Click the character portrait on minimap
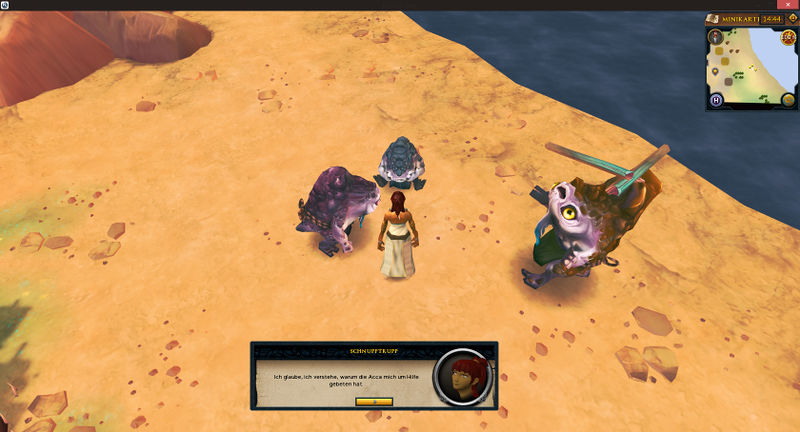 coord(716,37)
